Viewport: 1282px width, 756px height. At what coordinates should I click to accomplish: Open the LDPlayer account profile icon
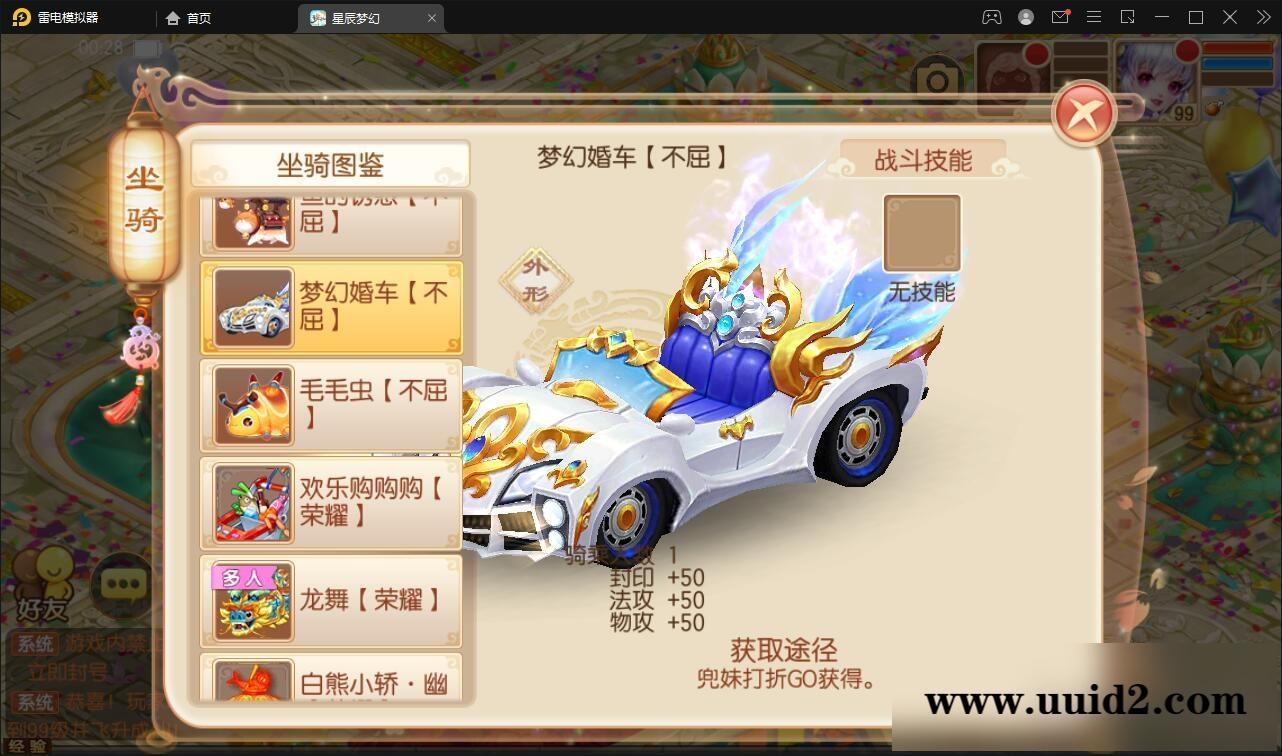pos(1024,17)
